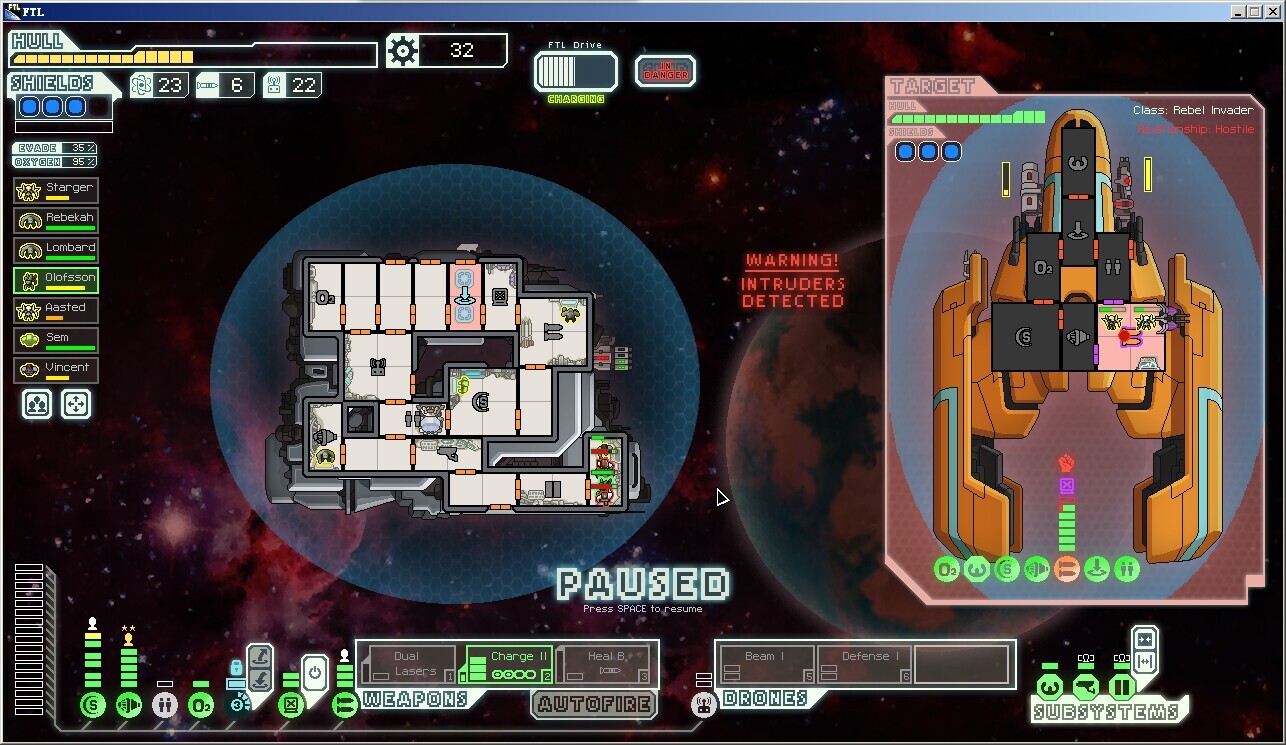Viewport: 1286px width, 745px height.
Task: Select the Dual Lasers weapon slot
Action: coord(407,664)
